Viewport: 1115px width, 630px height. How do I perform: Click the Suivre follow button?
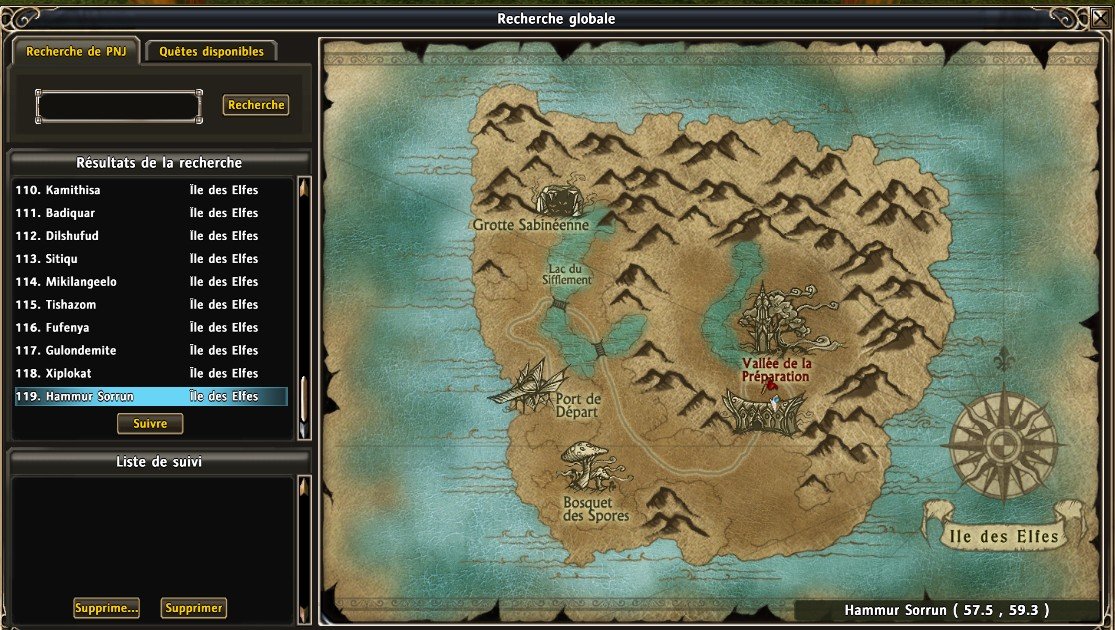point(150,424)
